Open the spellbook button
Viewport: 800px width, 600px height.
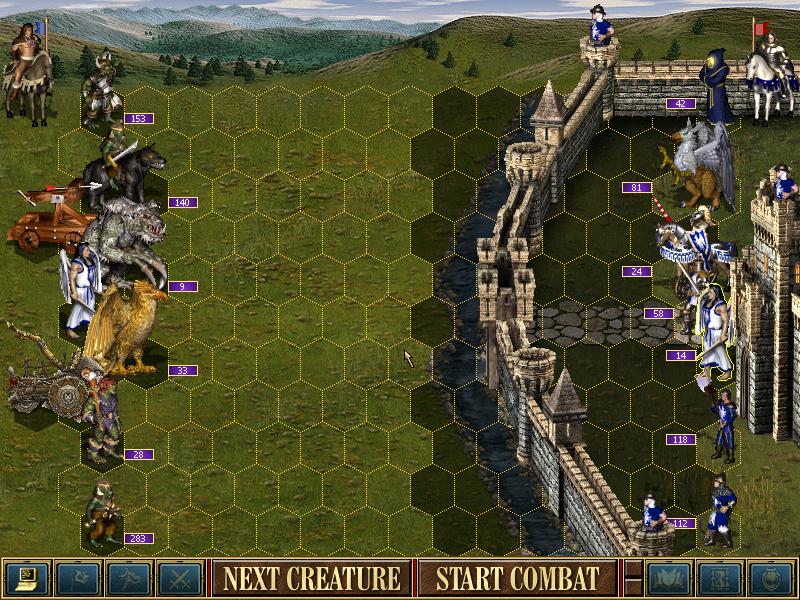(x=670, y=578)
